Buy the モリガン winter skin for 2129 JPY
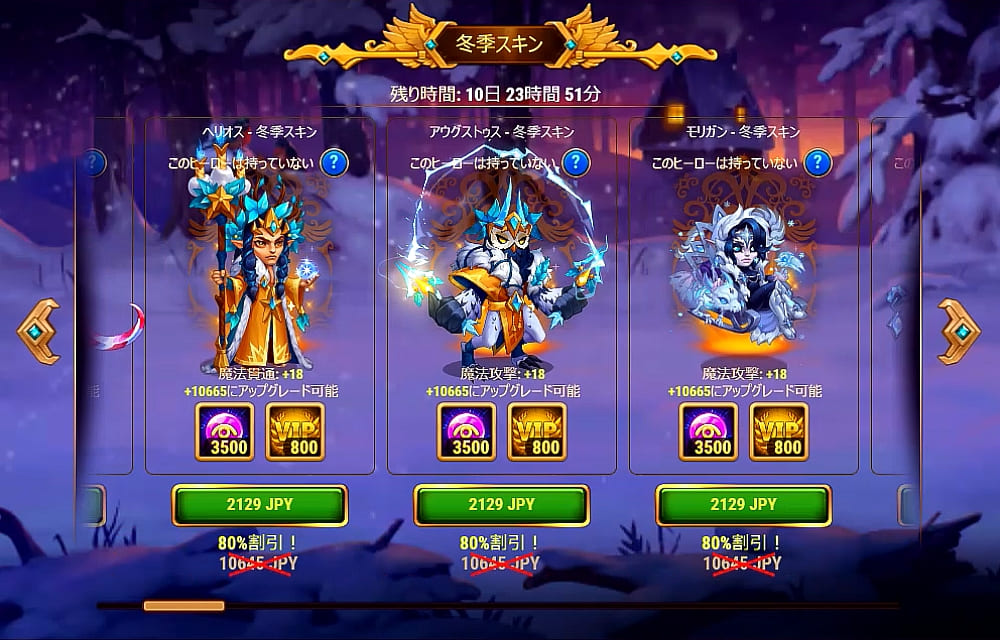 point(744,505)
